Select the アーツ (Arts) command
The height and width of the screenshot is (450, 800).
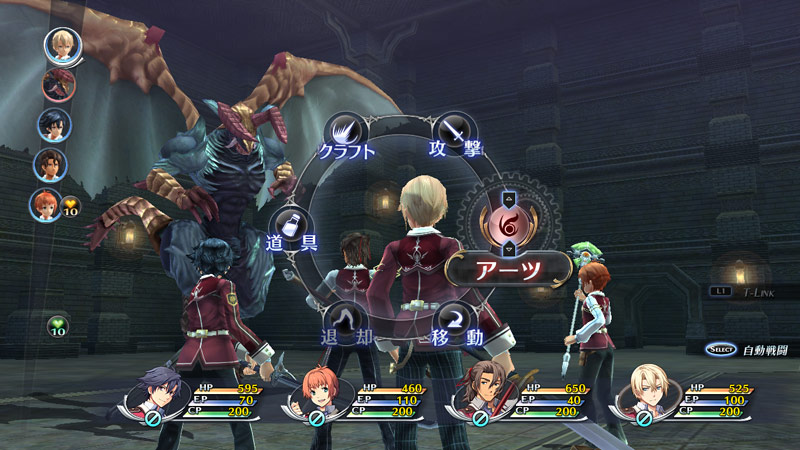pyautogui.click(x=509, y=269)
